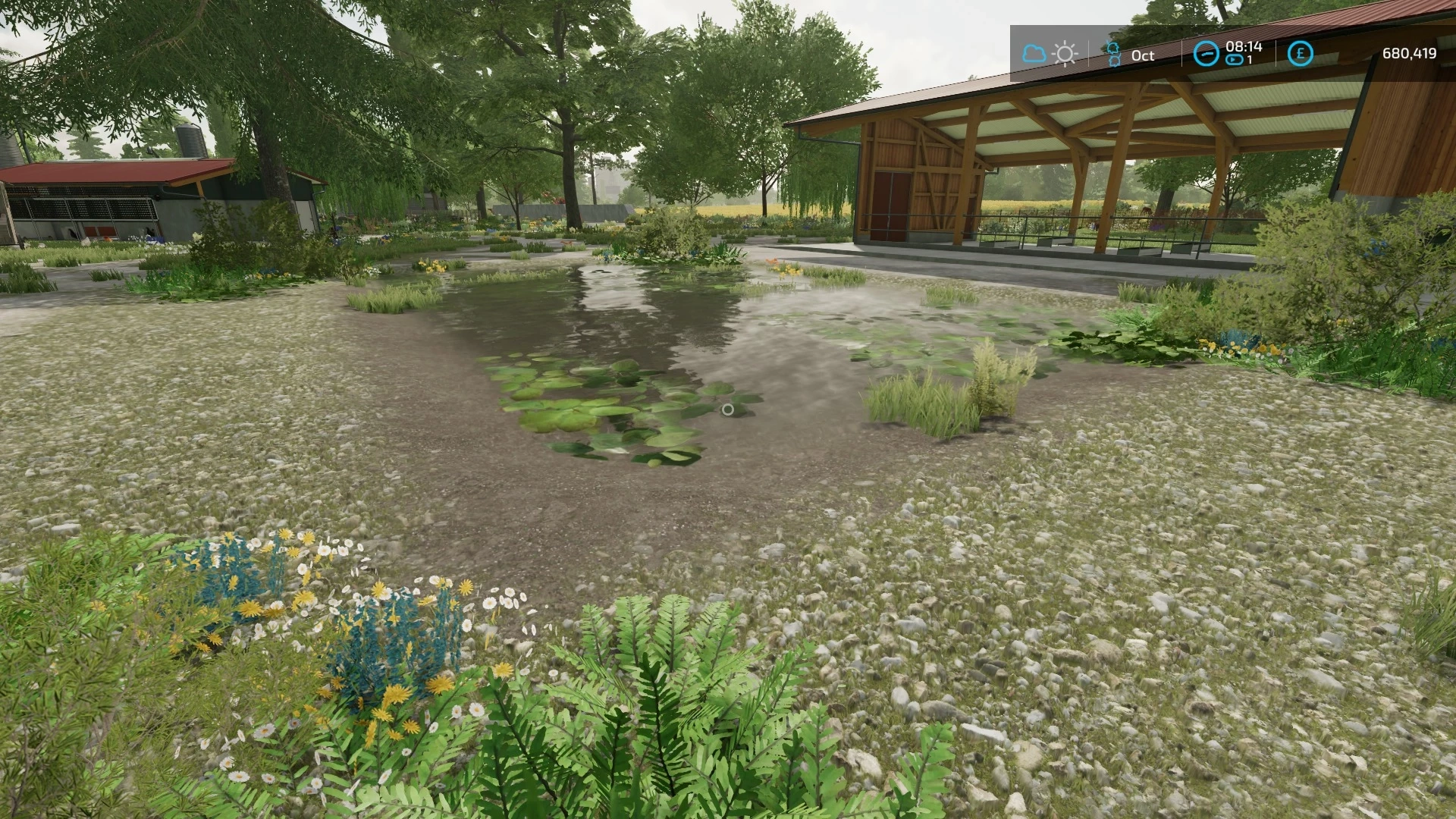Expand the time-scale multiplier showing 1

coord(1250,59)
